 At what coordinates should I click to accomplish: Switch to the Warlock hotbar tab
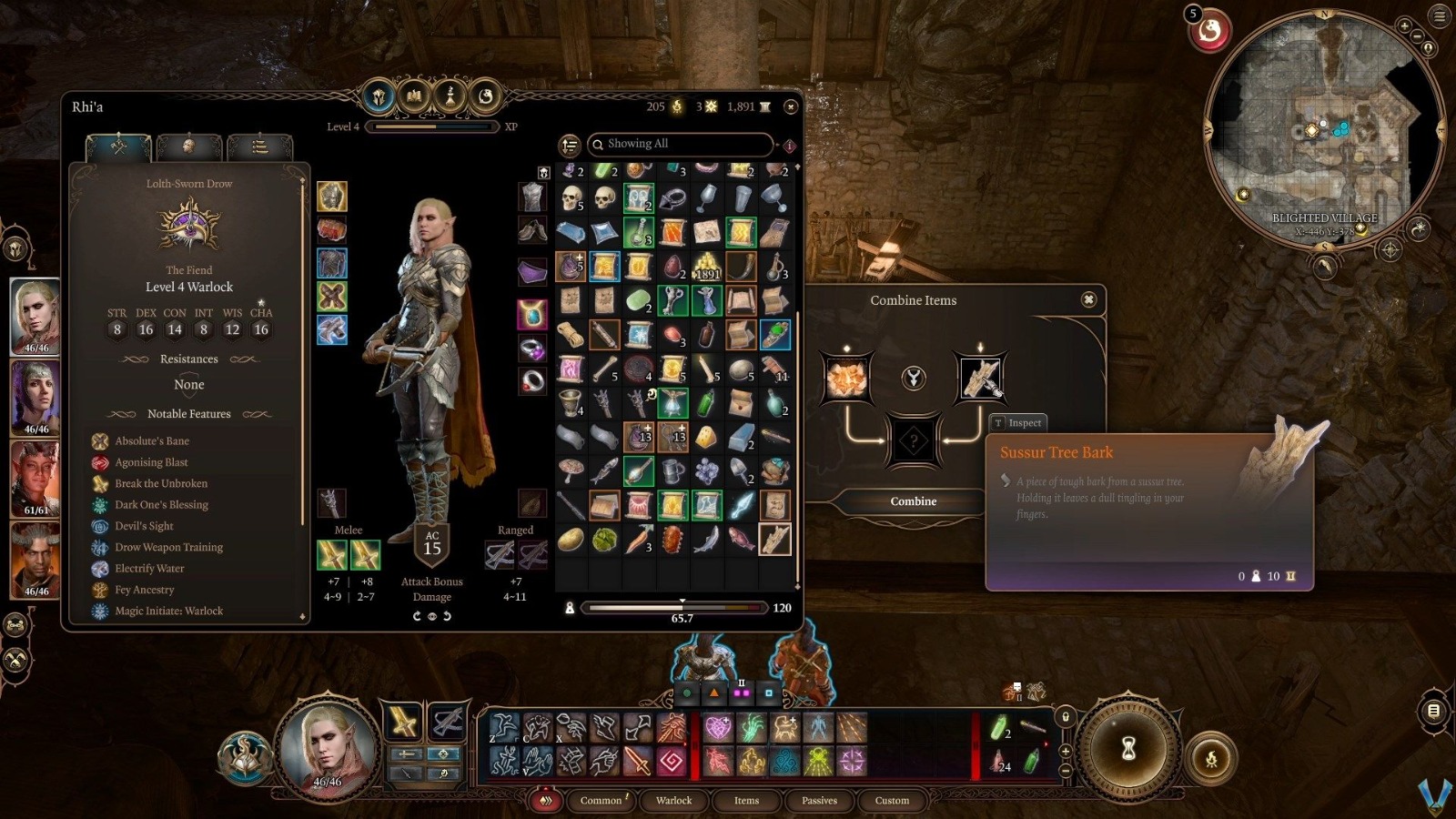[x=673, y=801]
